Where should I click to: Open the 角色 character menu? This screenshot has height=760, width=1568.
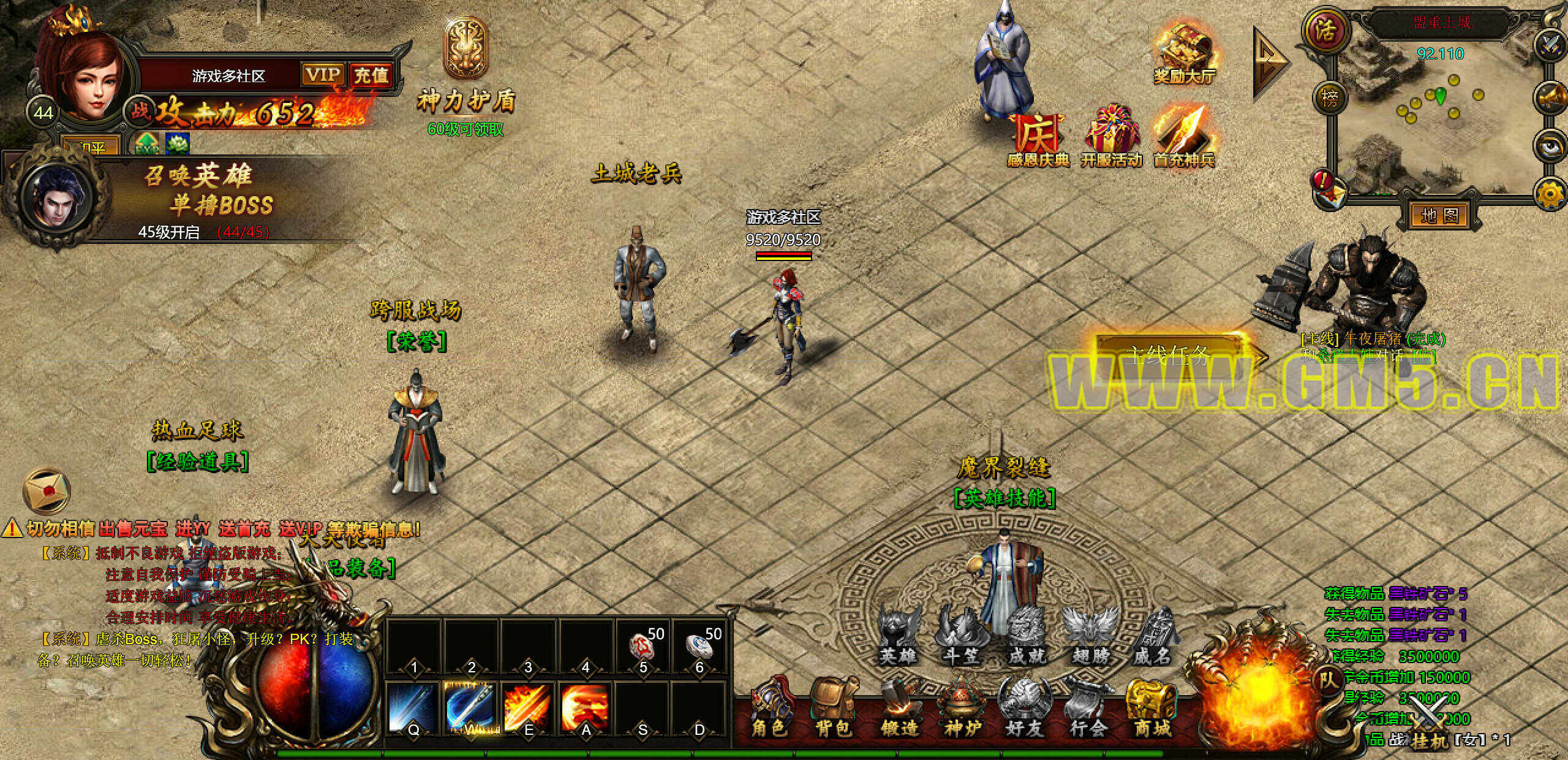(x=769, y=708)
